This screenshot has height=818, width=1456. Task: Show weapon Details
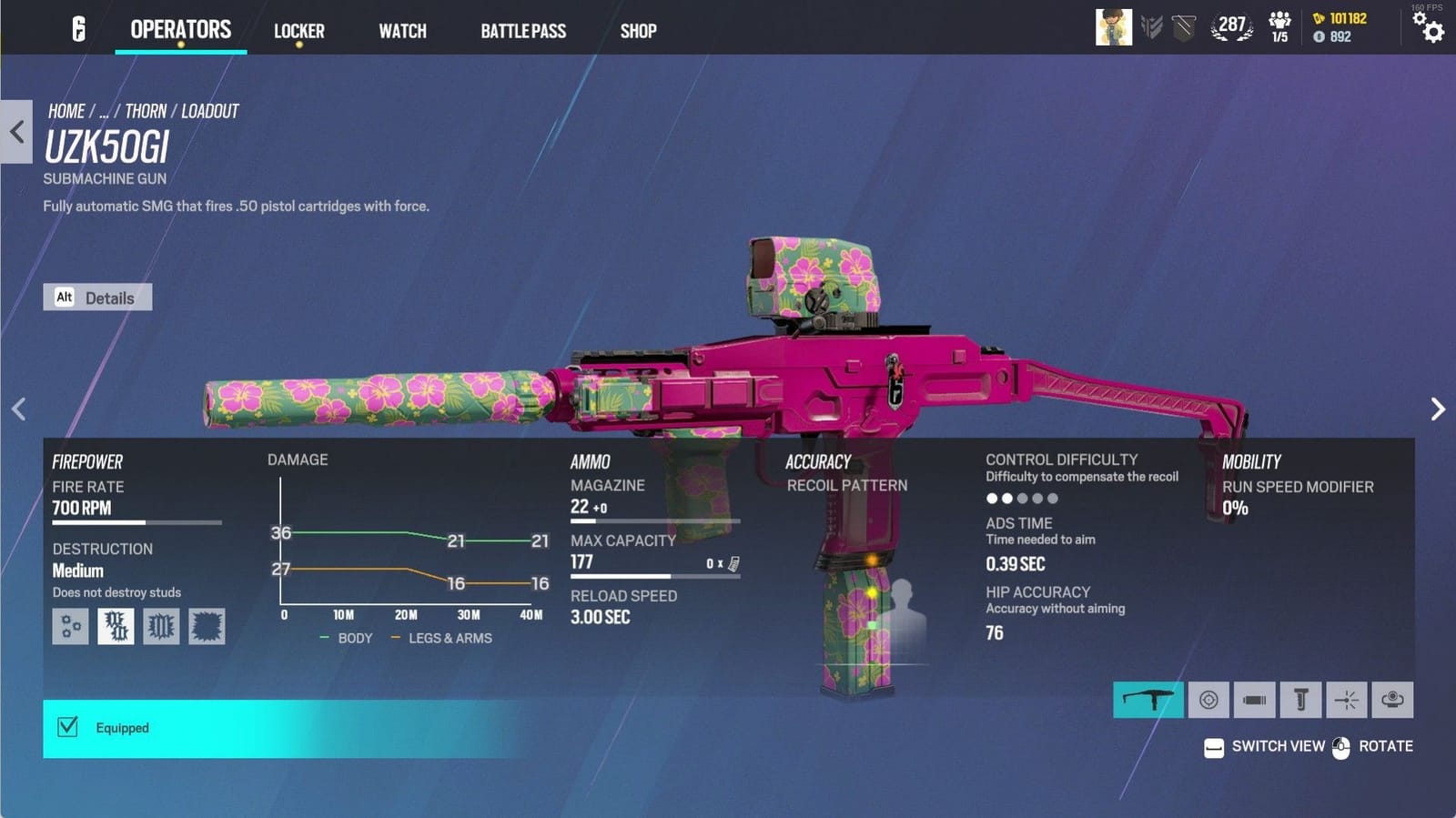pos(97,298)
